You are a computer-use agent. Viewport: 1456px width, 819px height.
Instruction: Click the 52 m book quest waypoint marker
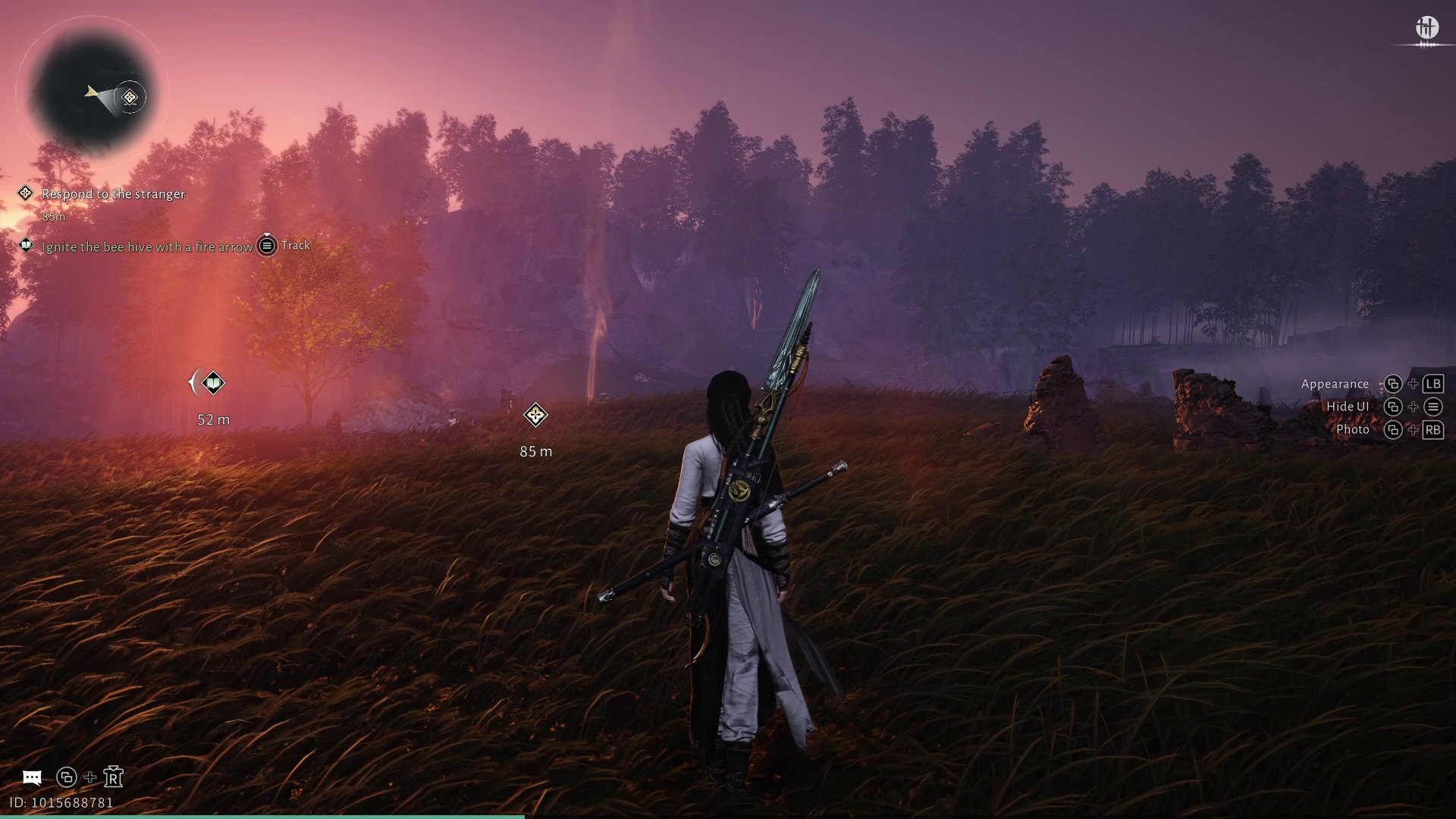[x=213, y=383]
